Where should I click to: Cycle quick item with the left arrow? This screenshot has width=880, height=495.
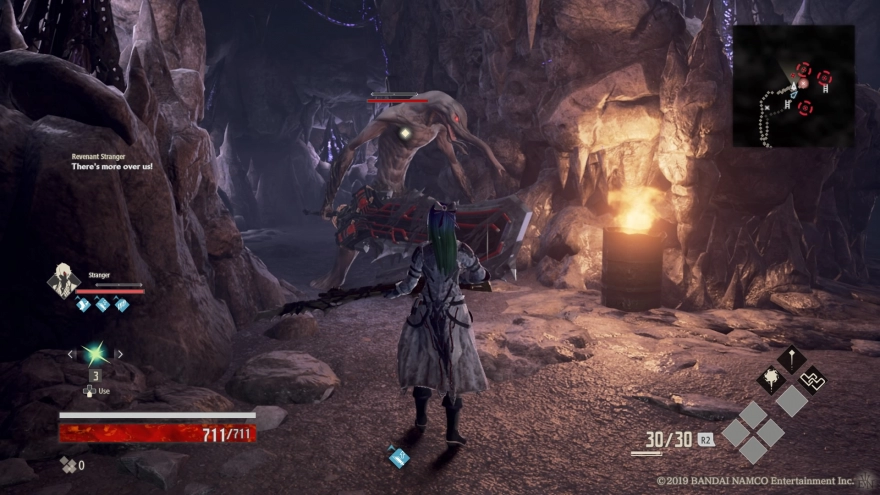click(70, 354)
